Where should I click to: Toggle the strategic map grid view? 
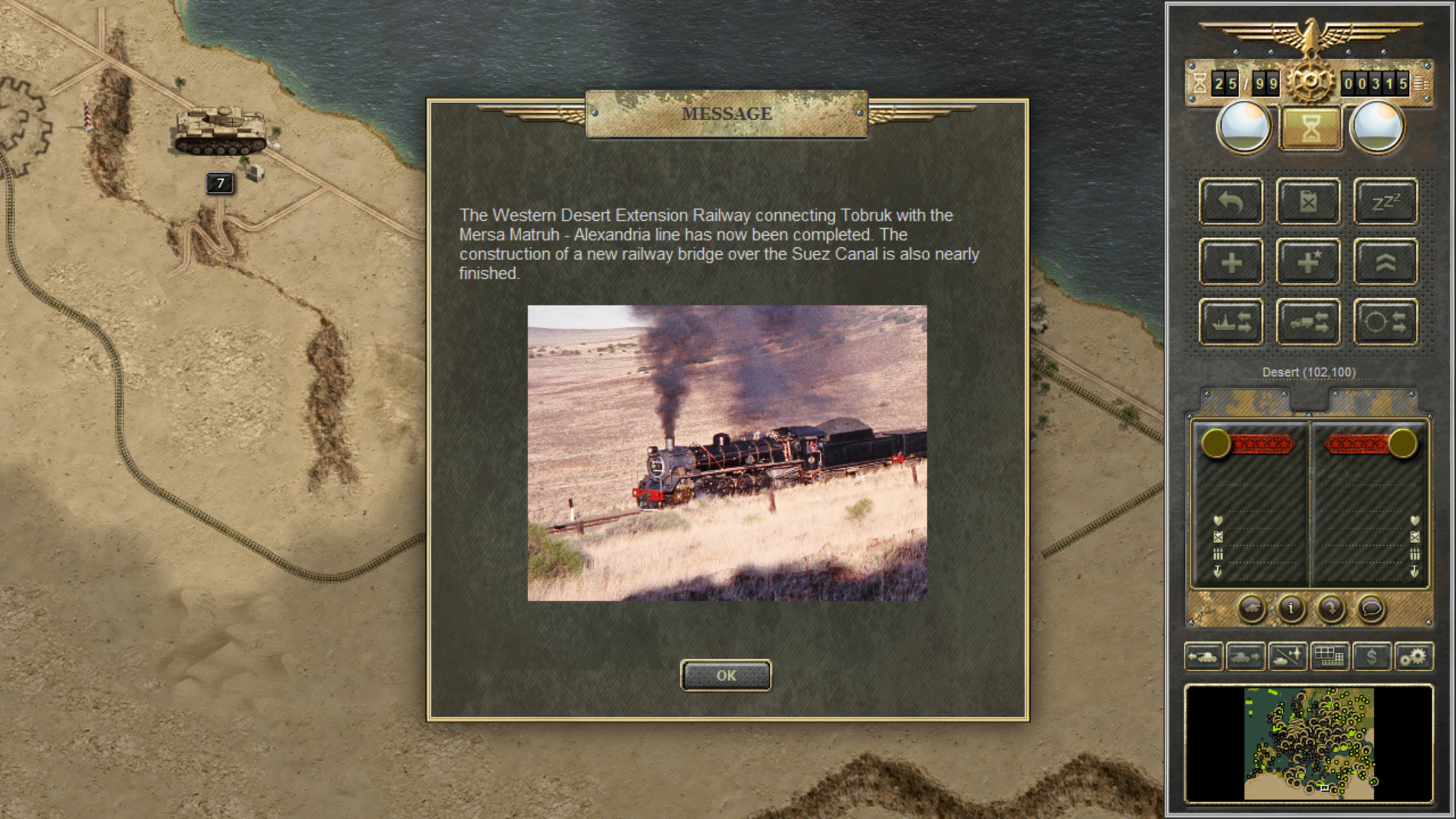1329,657
